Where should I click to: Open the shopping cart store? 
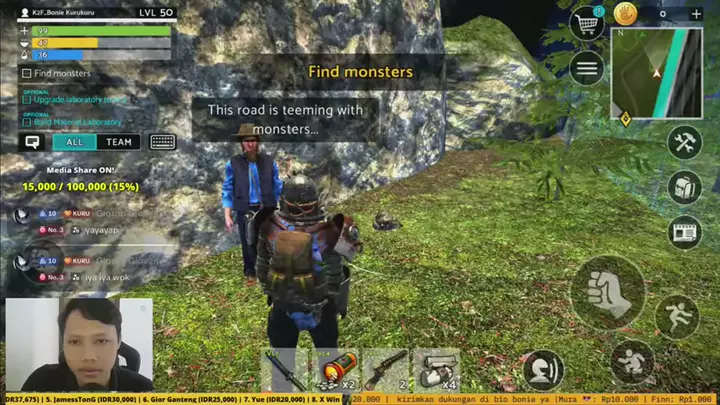[x=585, y=21]
